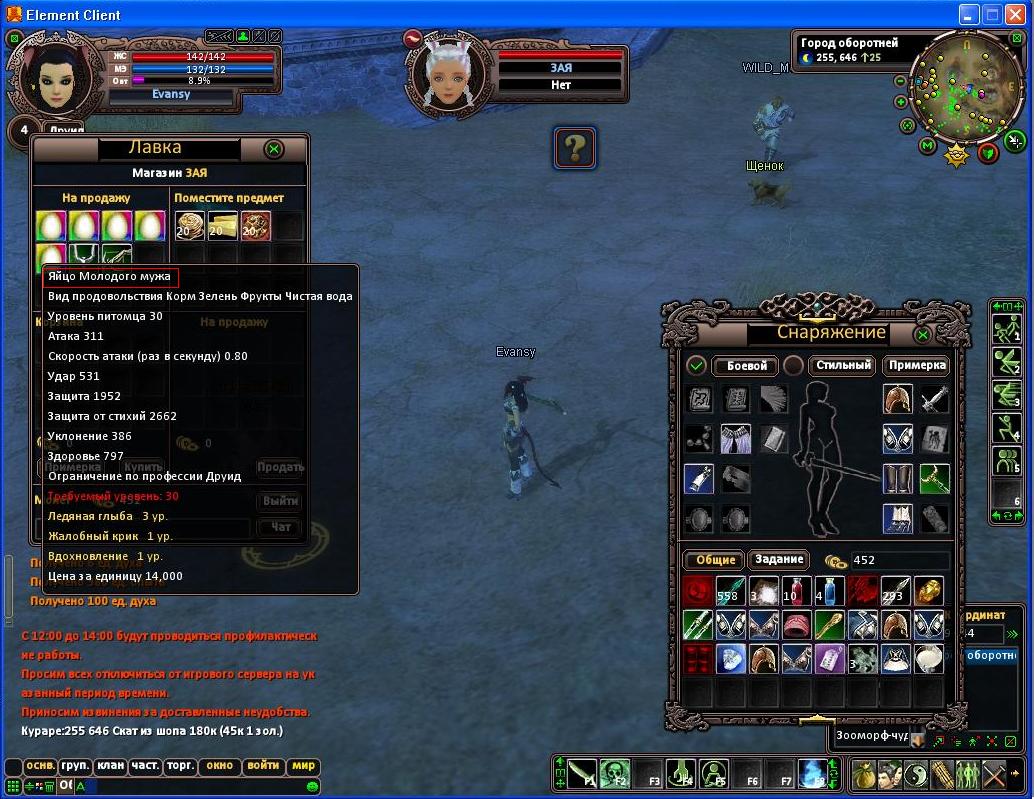
Task: Close the Лавка shop window
Action: click(x=273, y=149)
